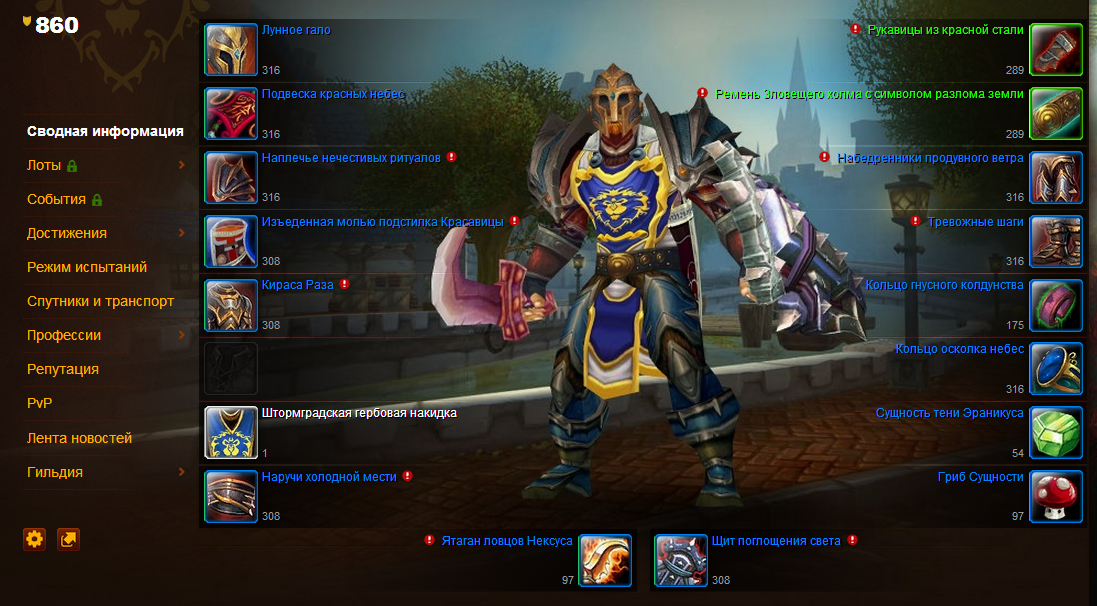Open the Гильдия menu entry

click(55, 472)
